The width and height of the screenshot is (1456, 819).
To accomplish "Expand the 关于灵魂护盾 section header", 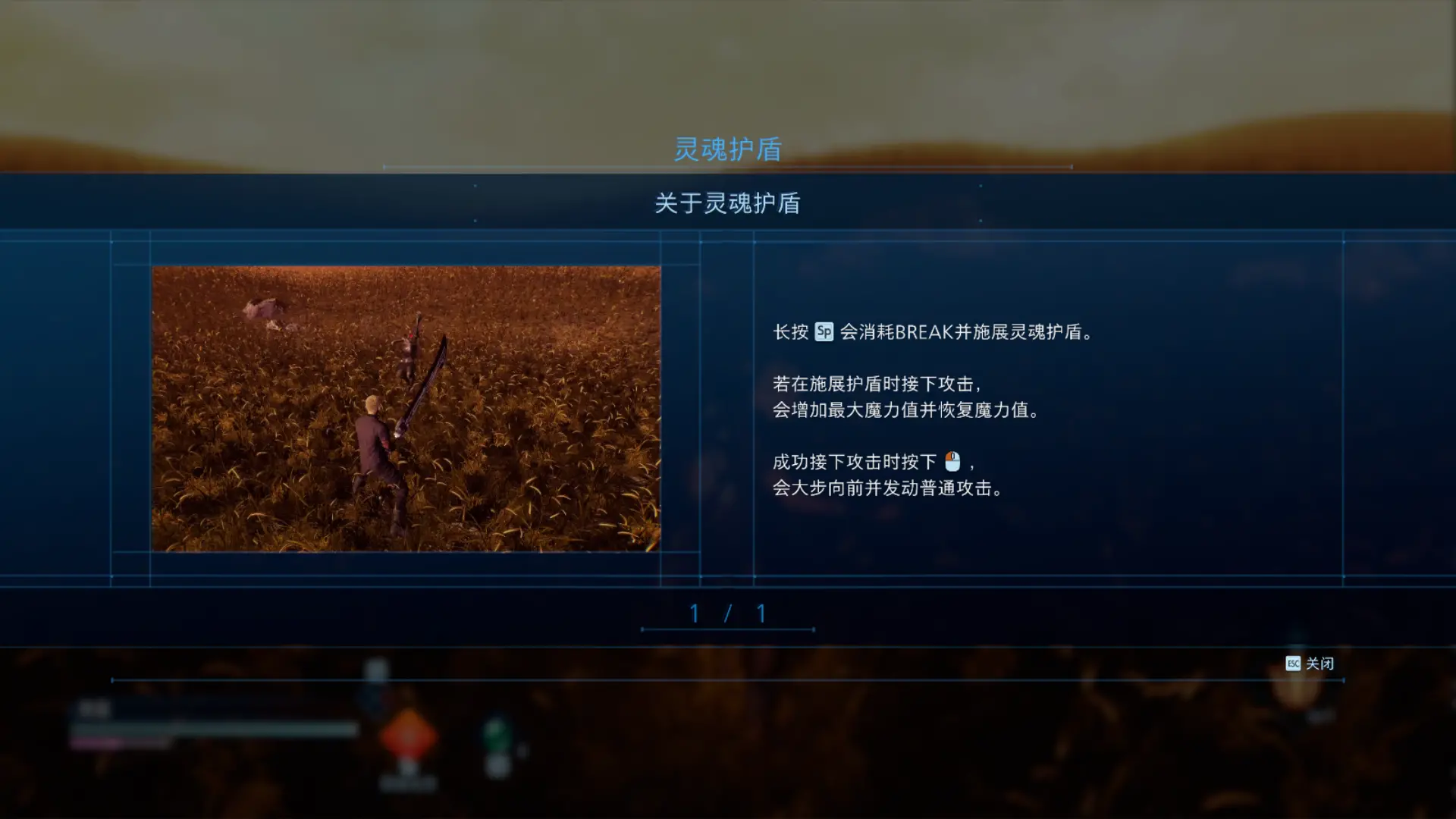I will [x=730, y=203].
